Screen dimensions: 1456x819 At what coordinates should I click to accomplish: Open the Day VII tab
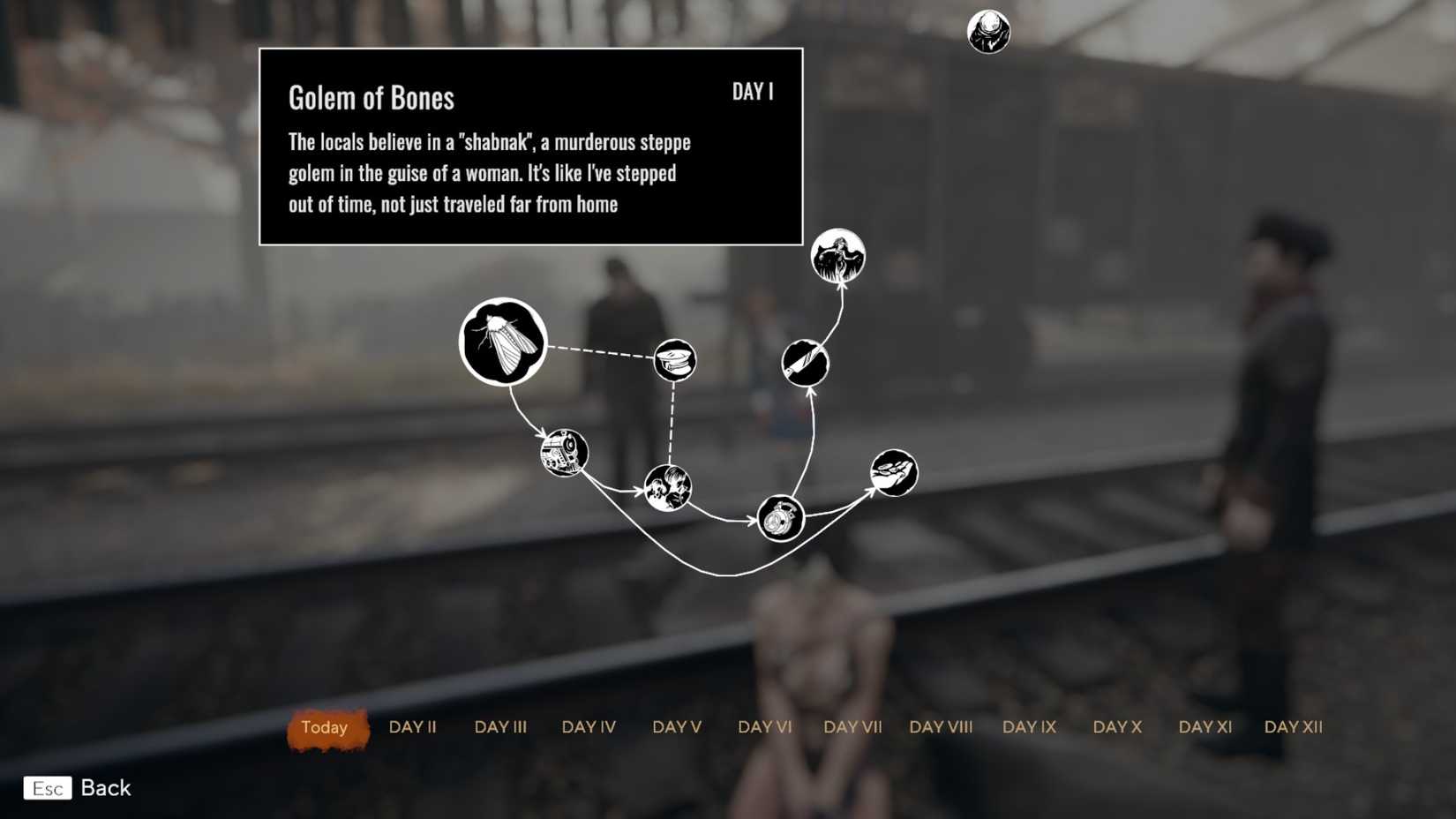point(852,727)
